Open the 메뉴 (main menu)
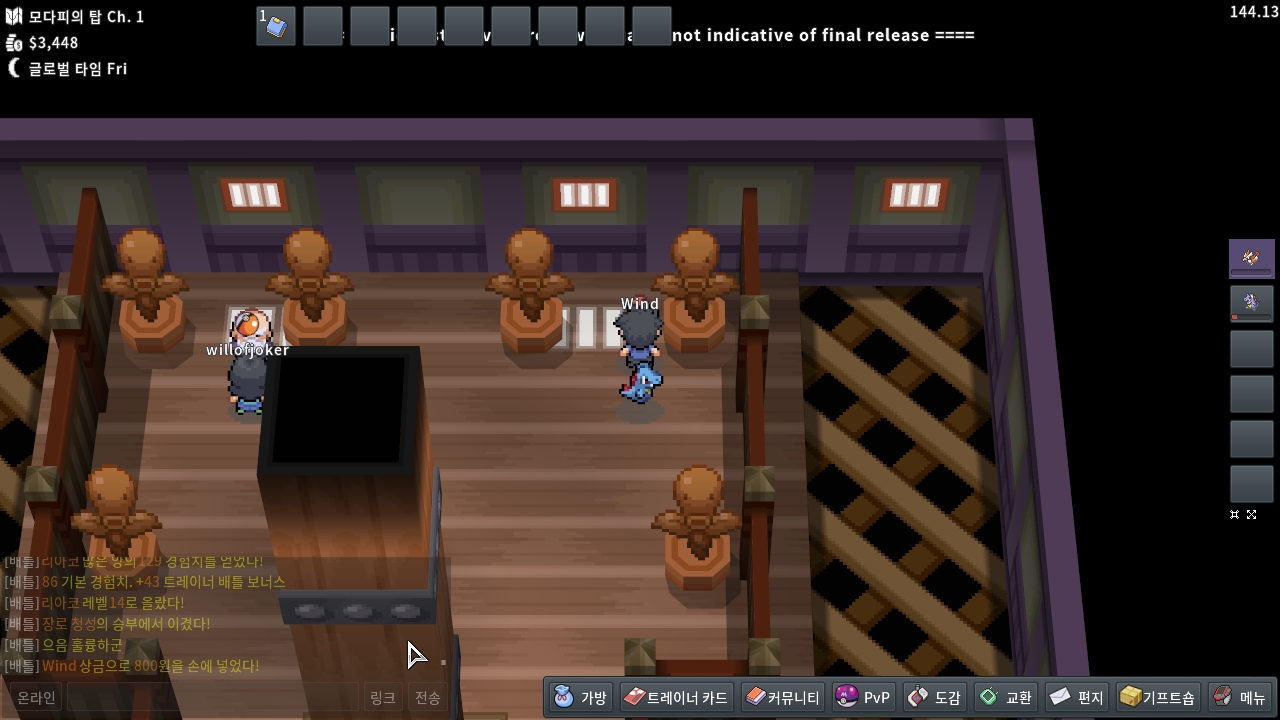1280x720 pixels. coord(1240,697)
